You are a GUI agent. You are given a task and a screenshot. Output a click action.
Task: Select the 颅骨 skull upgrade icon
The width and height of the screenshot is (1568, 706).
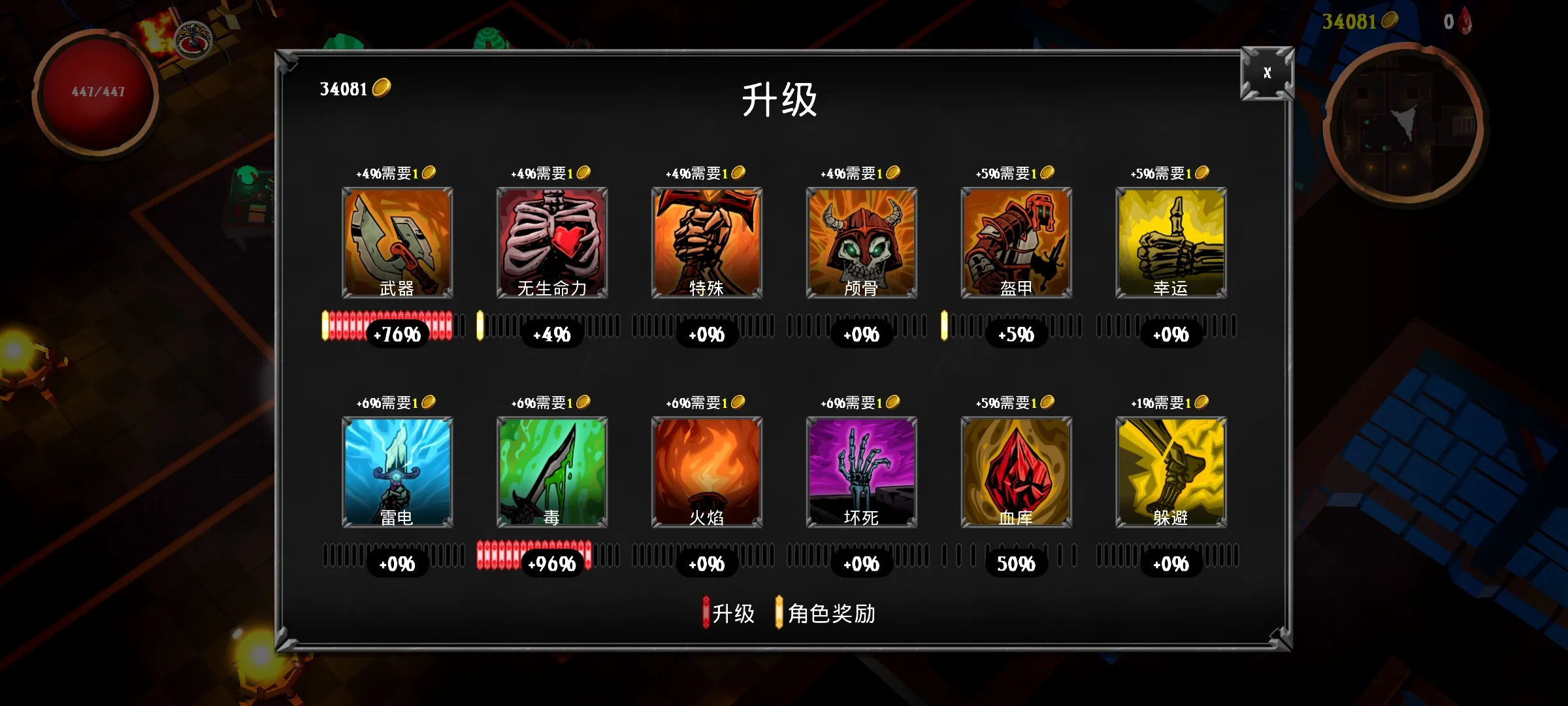point(860,242)
